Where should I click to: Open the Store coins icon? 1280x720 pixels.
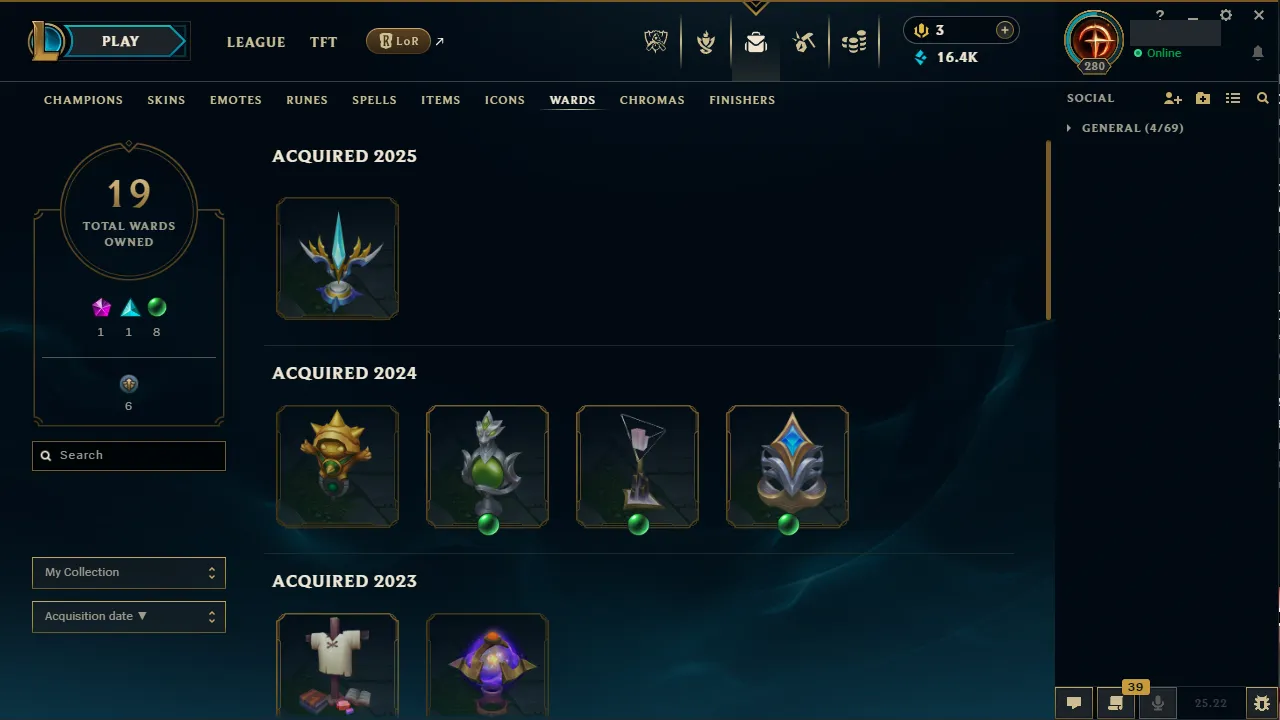[x=854, y=41]
